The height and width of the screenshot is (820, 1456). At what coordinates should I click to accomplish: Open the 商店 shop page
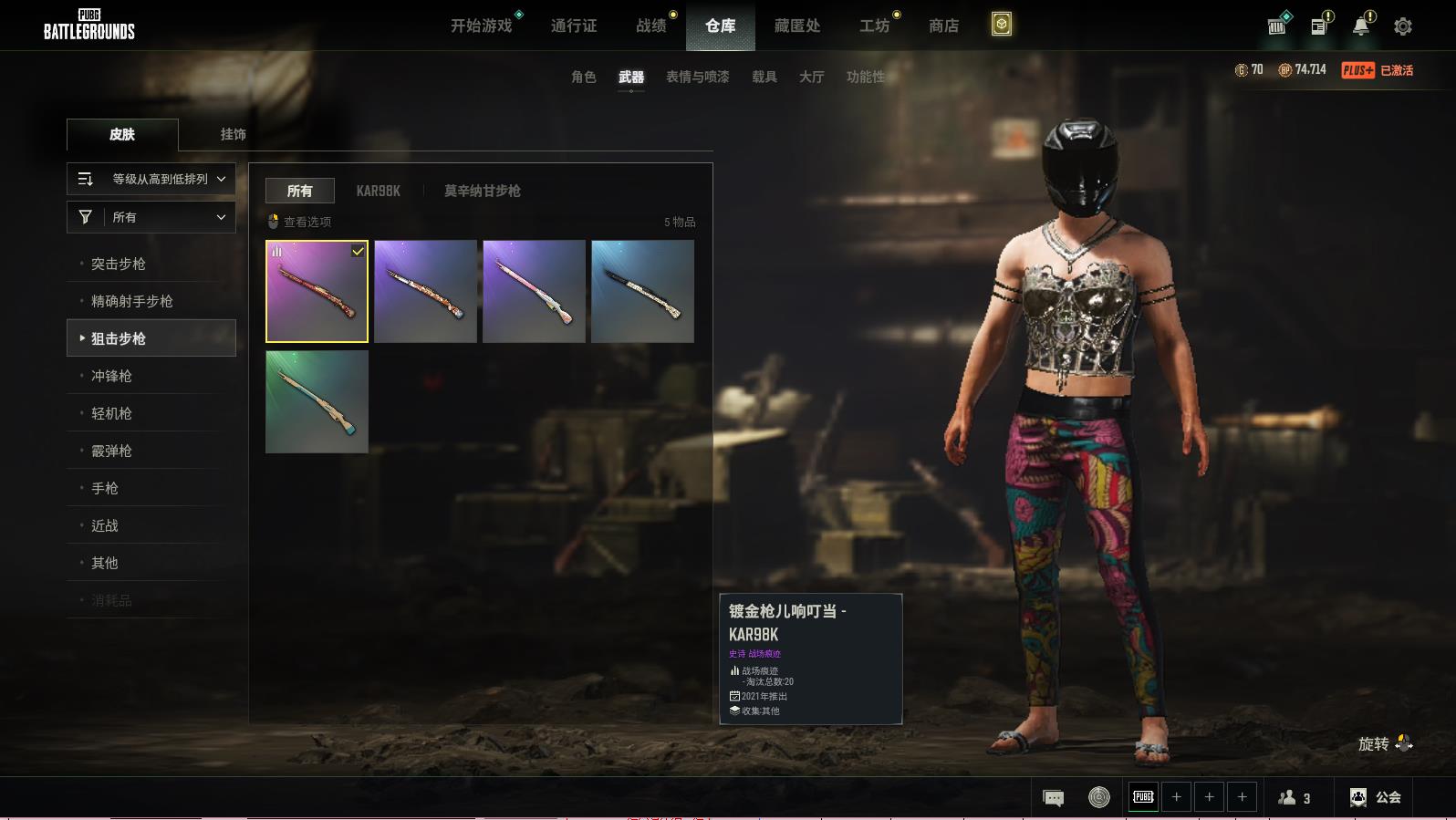click(x=943, y=26)
